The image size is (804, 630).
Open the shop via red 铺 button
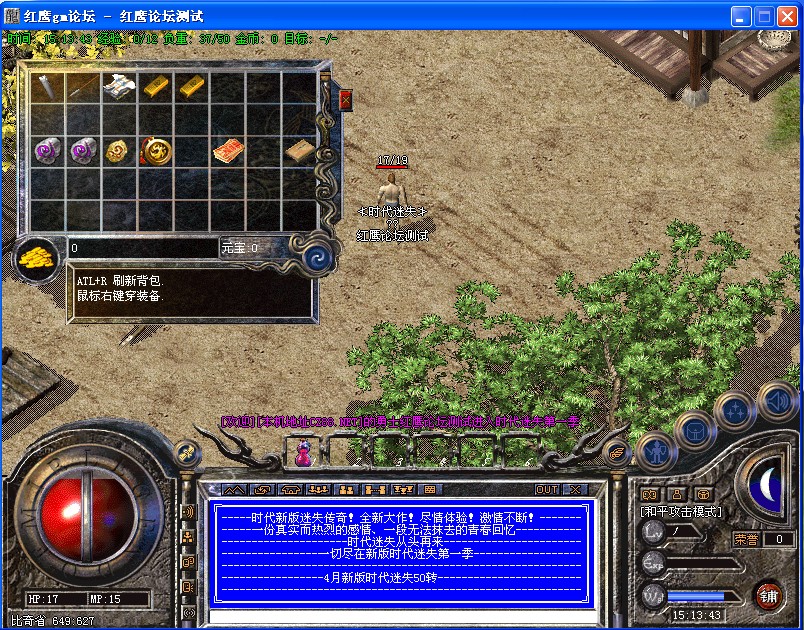[768, 596]
